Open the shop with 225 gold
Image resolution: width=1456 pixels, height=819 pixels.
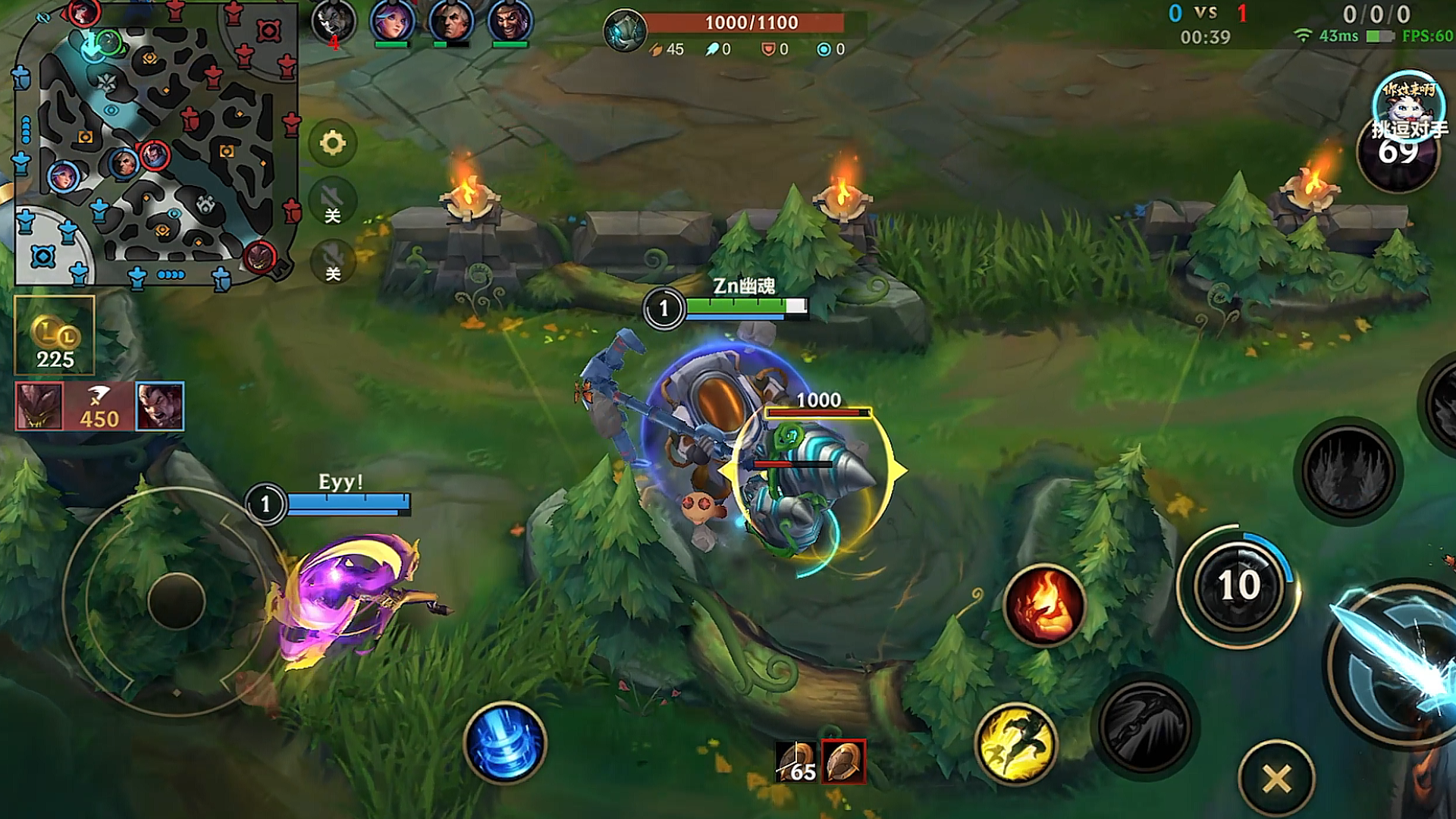[55, 335]
